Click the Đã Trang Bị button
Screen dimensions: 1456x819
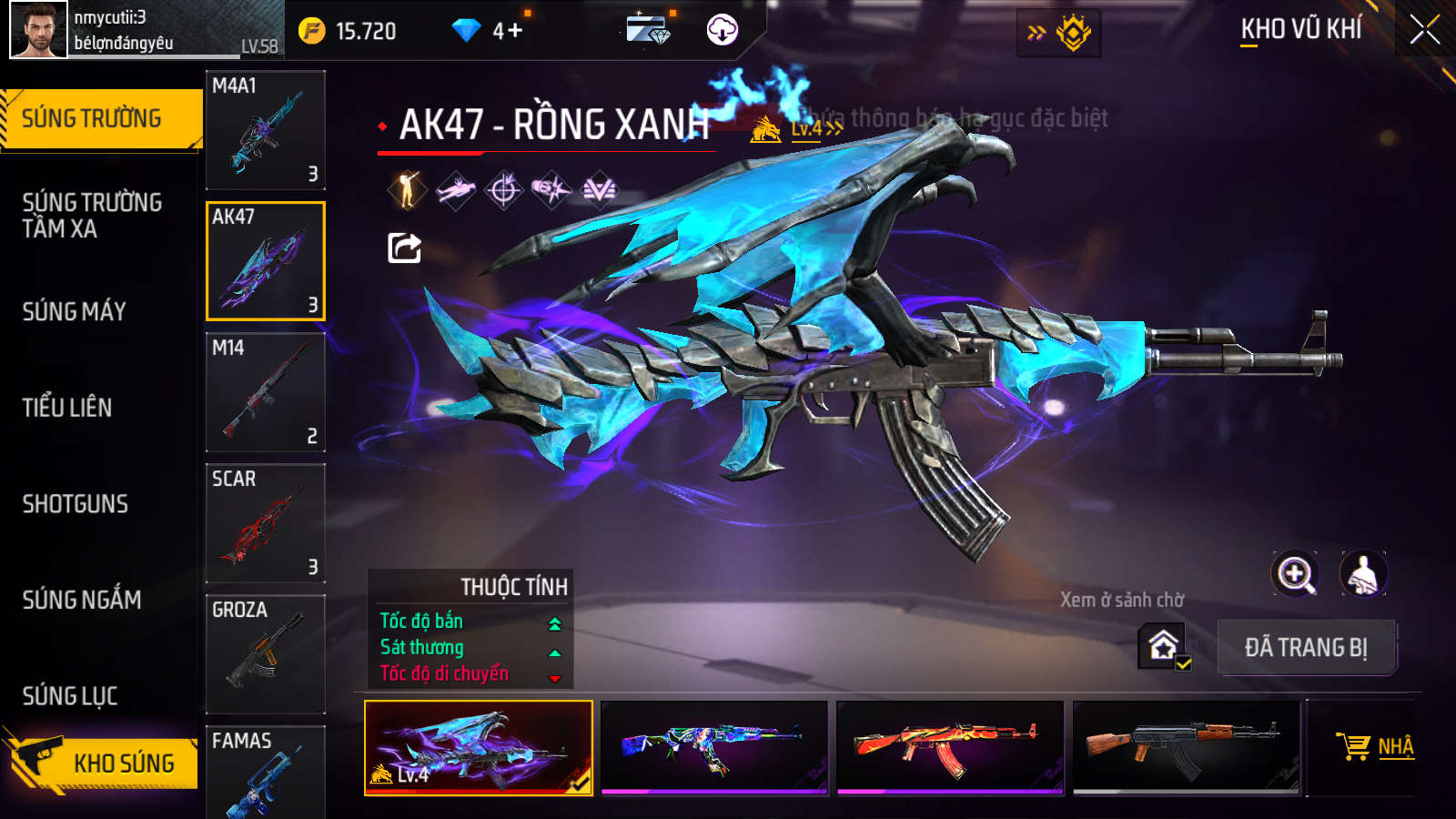tap(1306, 648)
